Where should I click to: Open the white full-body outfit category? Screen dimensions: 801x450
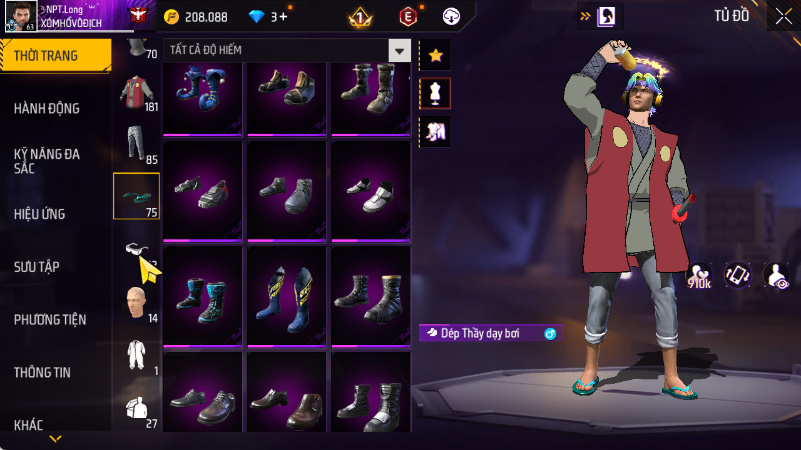coord(135,353)
